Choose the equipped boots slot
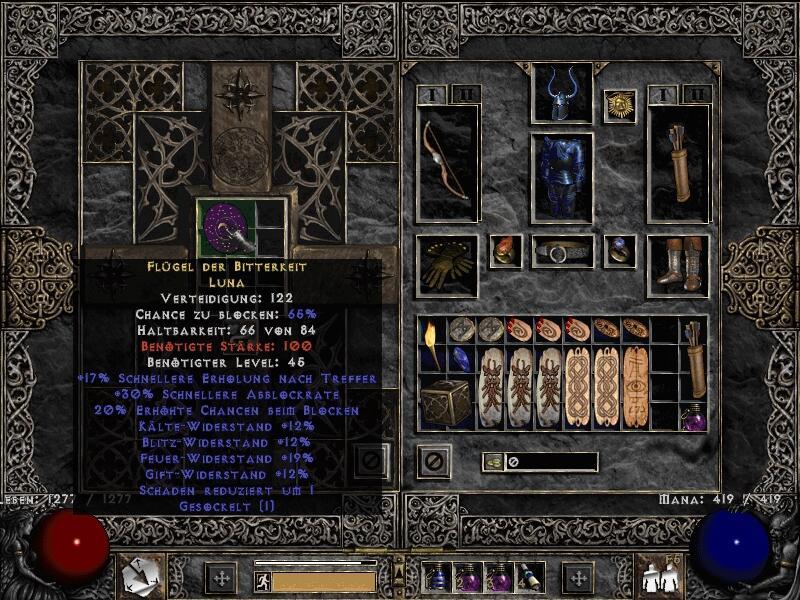 (x=679, y=266)
